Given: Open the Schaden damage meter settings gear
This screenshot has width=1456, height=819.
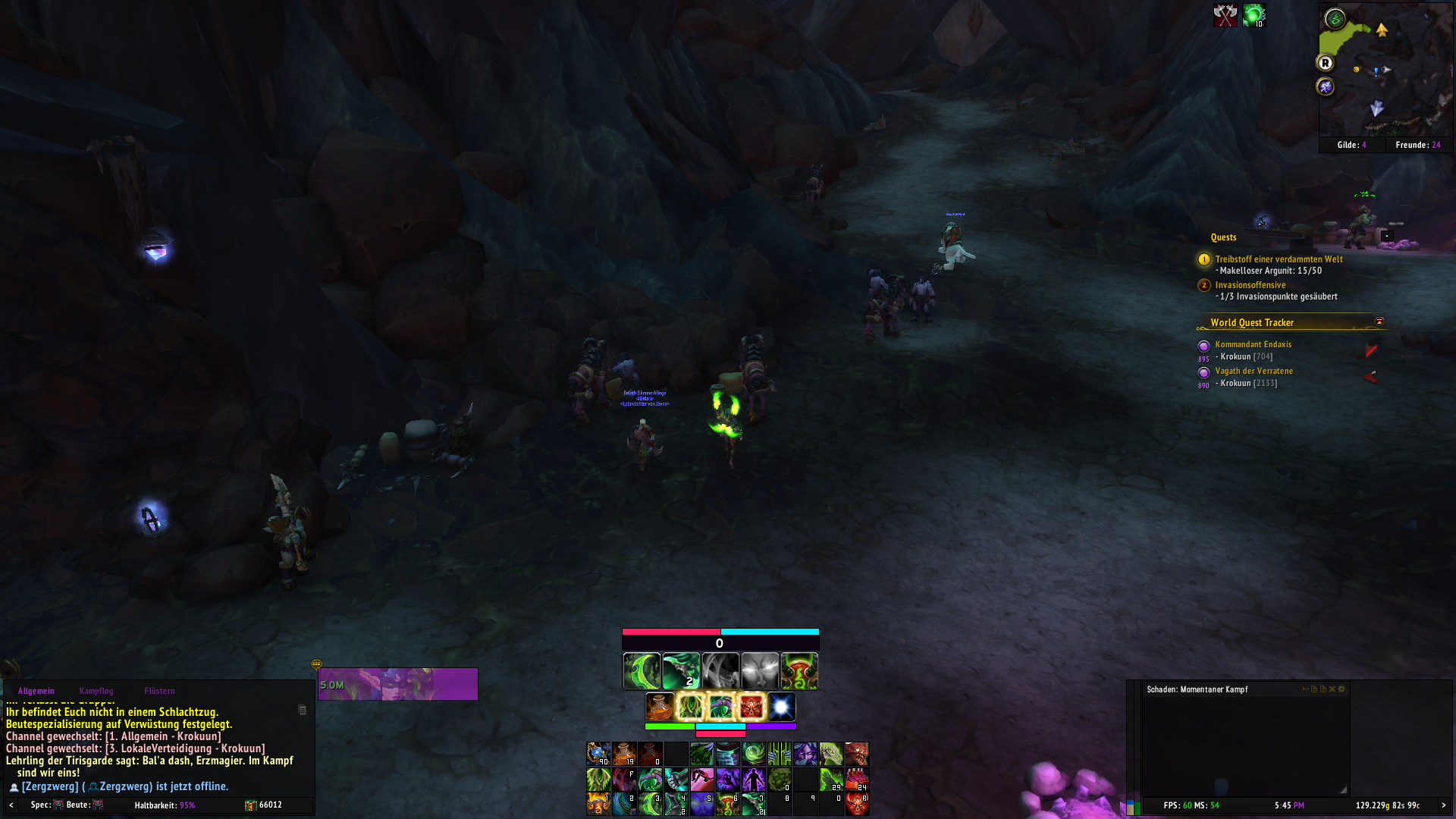Looking at the screenshot, I should [x=1341, y=689].
